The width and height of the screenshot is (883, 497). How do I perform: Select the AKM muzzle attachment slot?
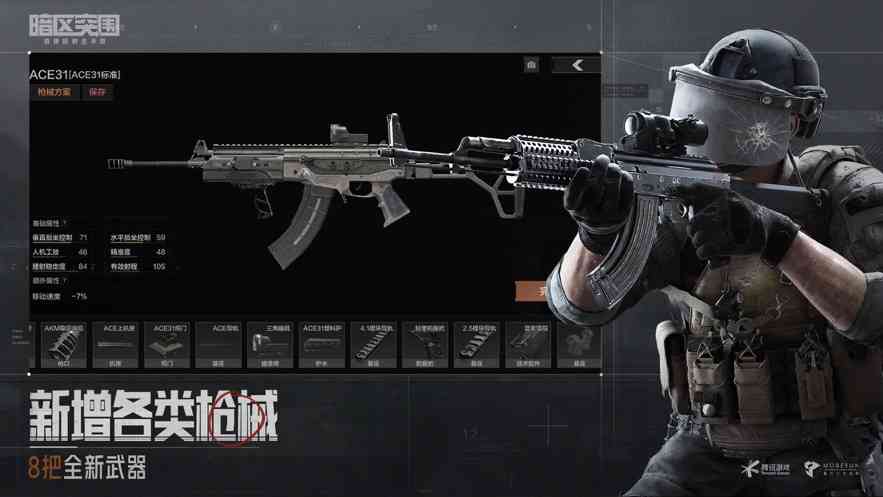64,345
